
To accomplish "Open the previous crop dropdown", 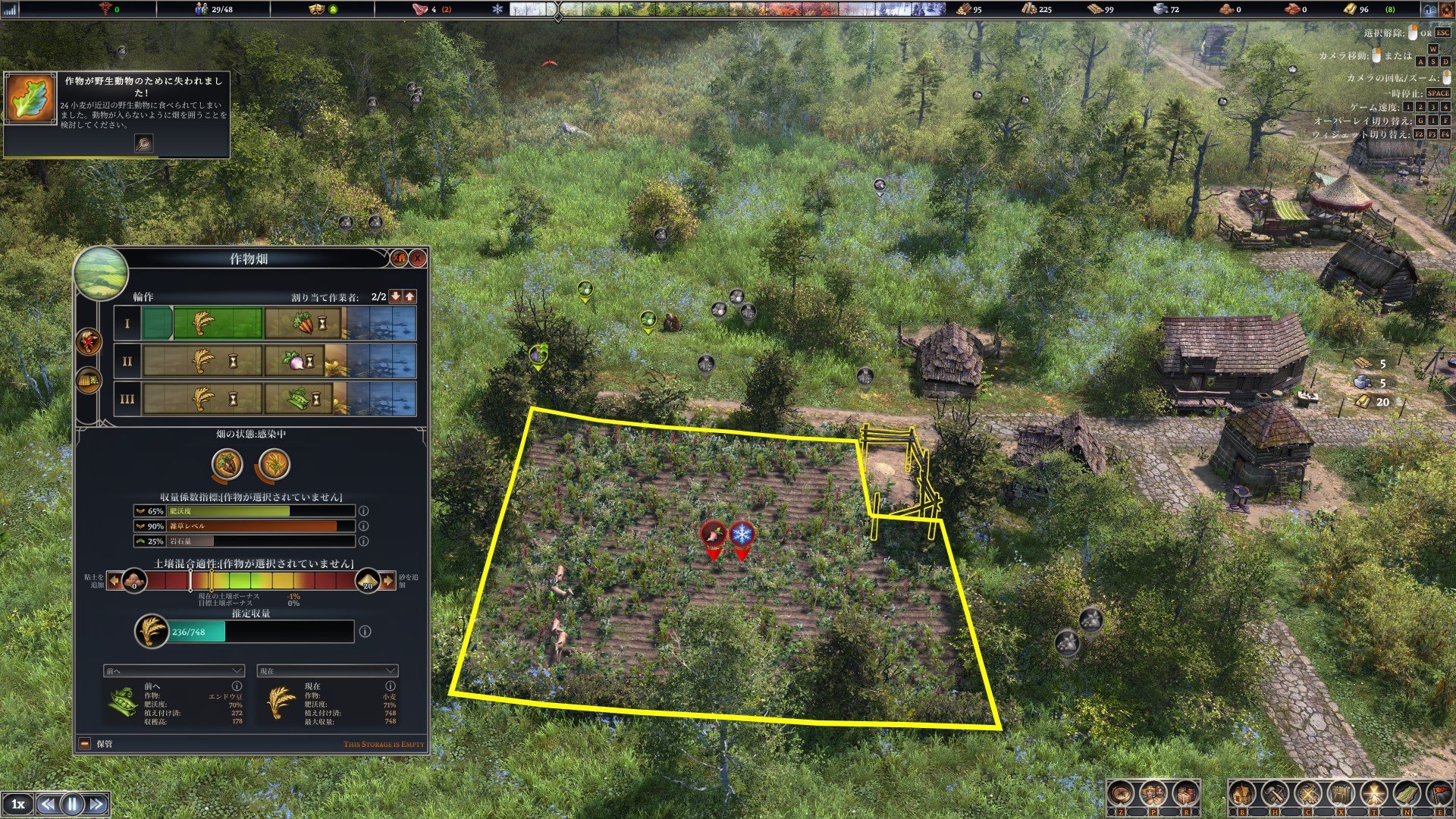I will (x=174, y=671).
